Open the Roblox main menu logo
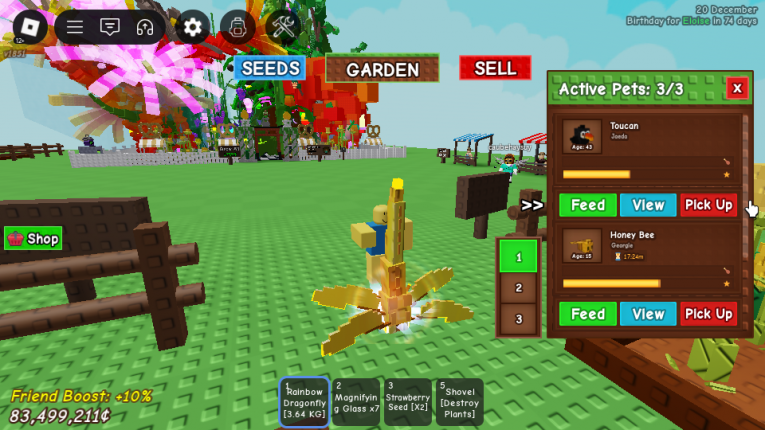This screenshot has width=765, height=430. click(28, 27)
